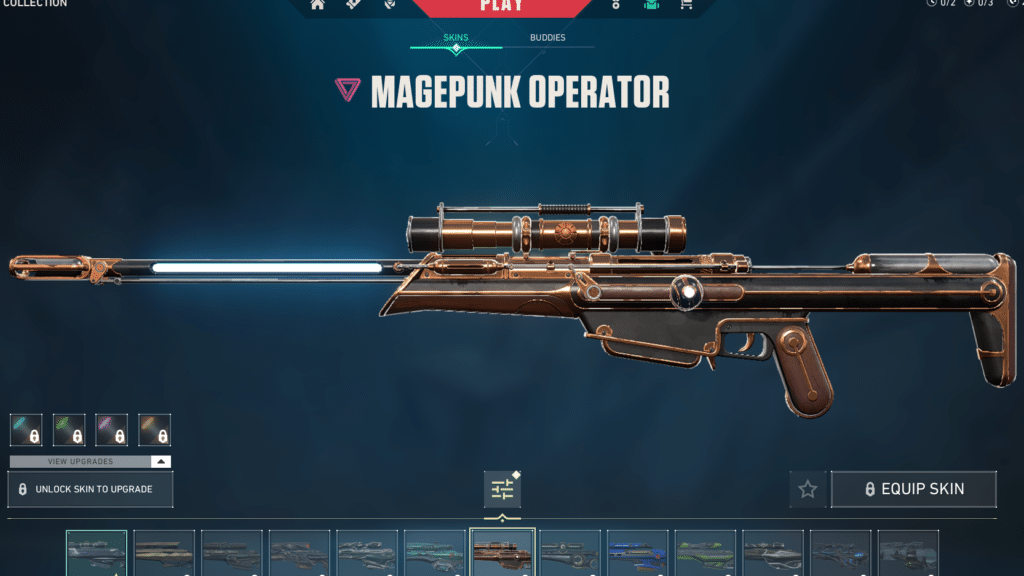Equip the Magepunk Operator skin
This screenshot has height=576, width=1024.
pos(913,489)
